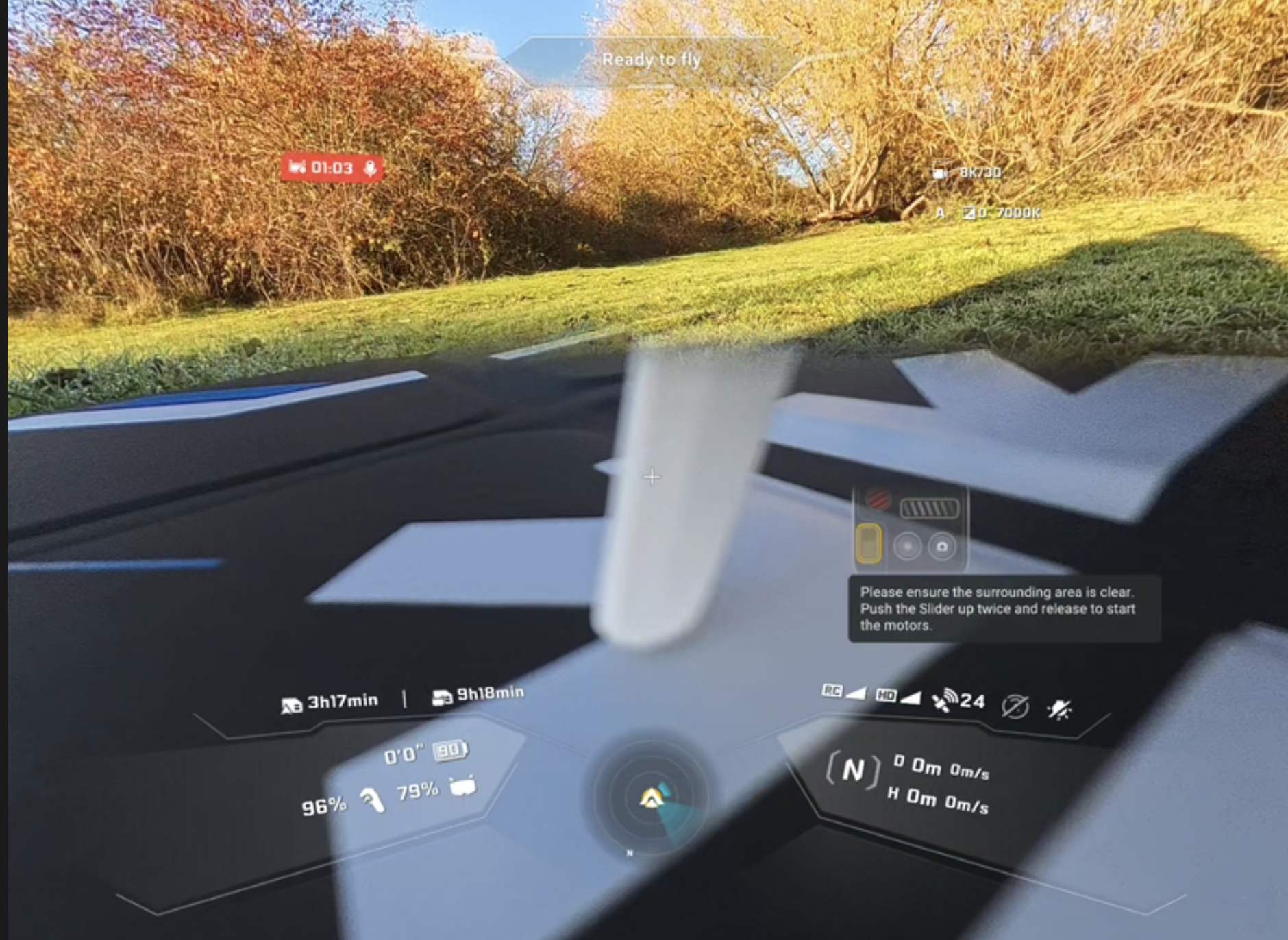Click the RC signal strength icon
This screenshot has width=1288, height=940.
click(843, 693)
